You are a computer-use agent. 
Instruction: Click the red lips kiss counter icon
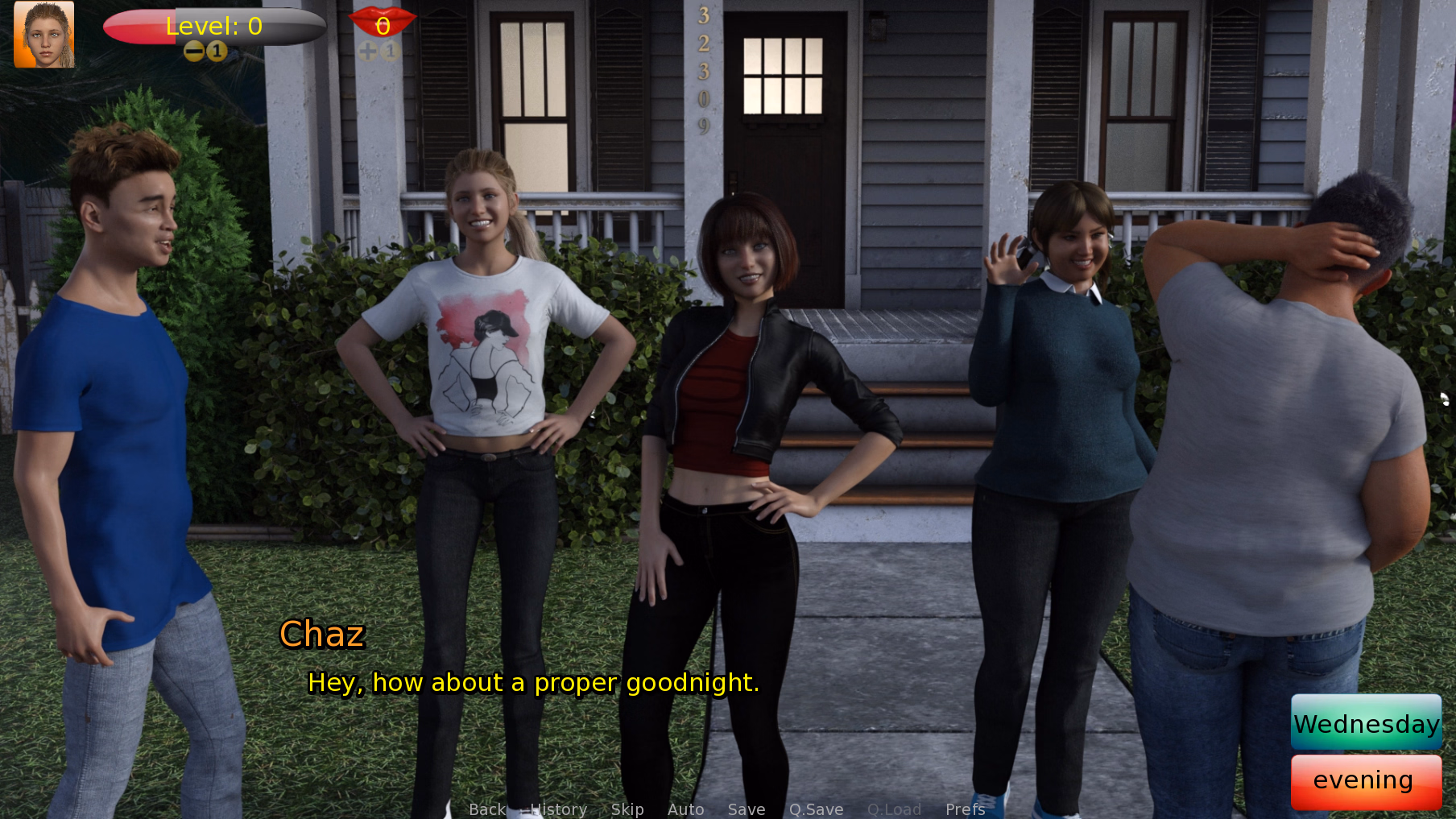[383, 22]
